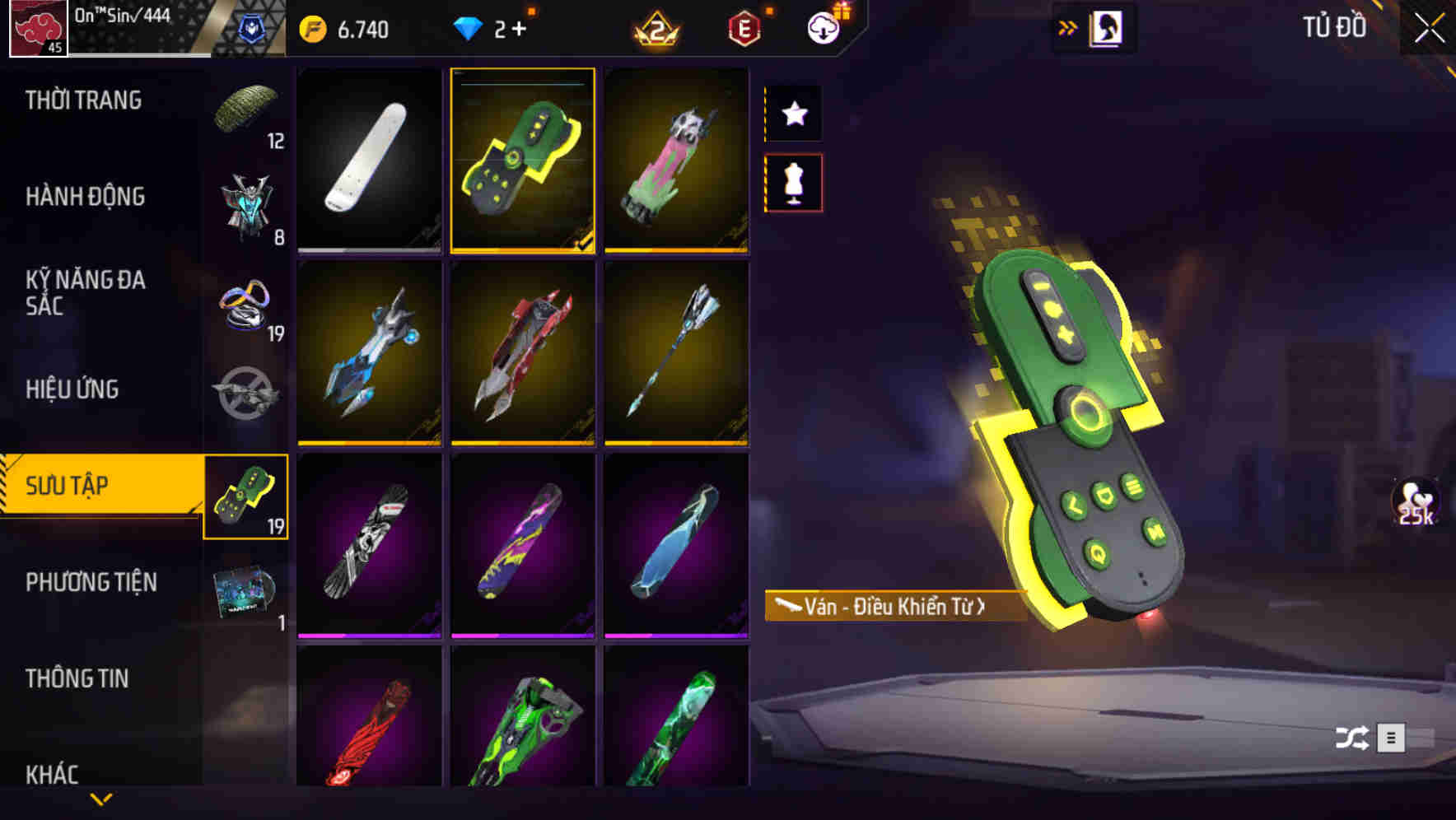Open the double-arrow expander near the portrait icon
Screen dimensions: 1456x820
click(1069, 26)
